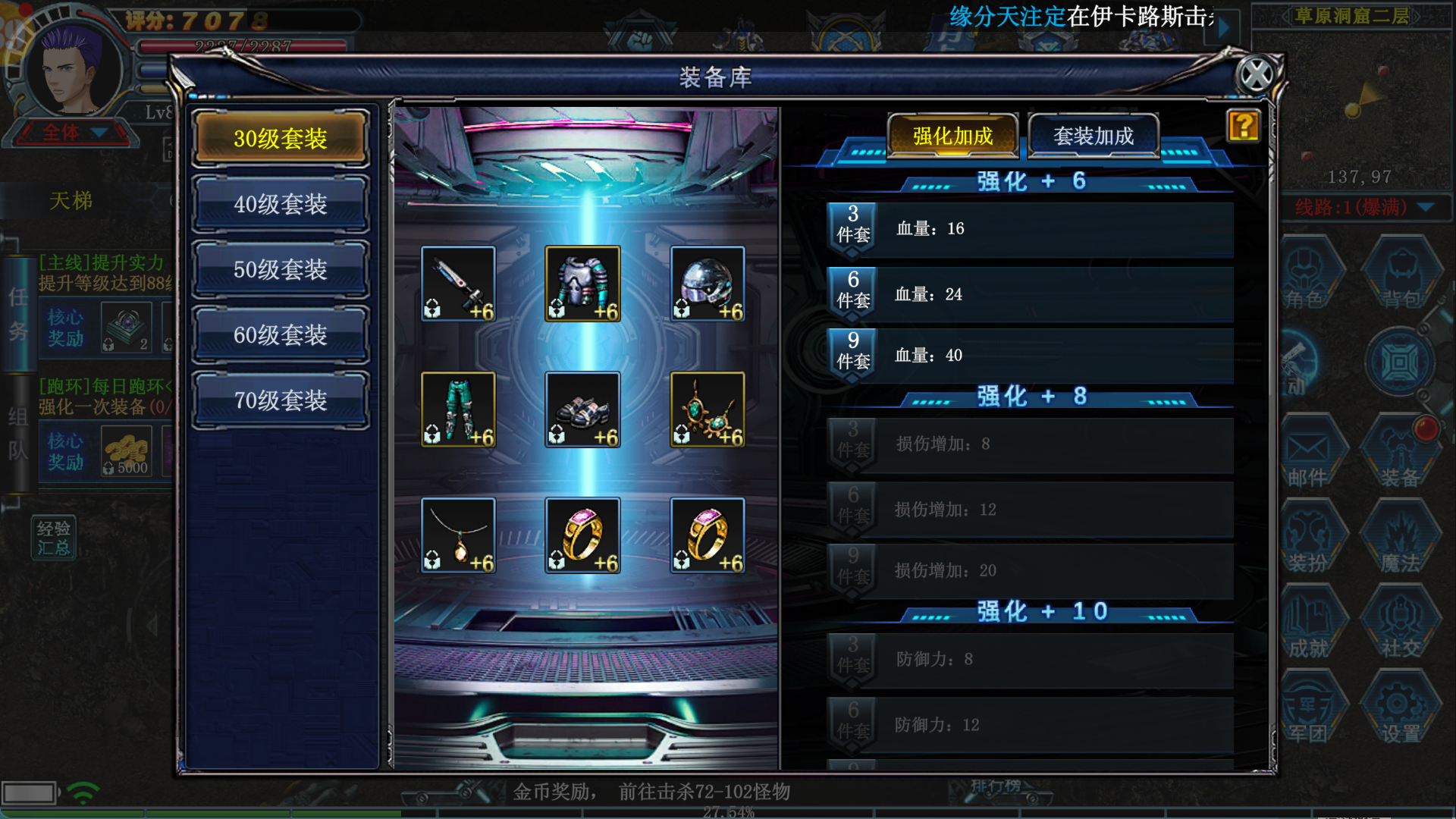
Task: Open the 套装加成 tab
Action: pos(1093,136)
